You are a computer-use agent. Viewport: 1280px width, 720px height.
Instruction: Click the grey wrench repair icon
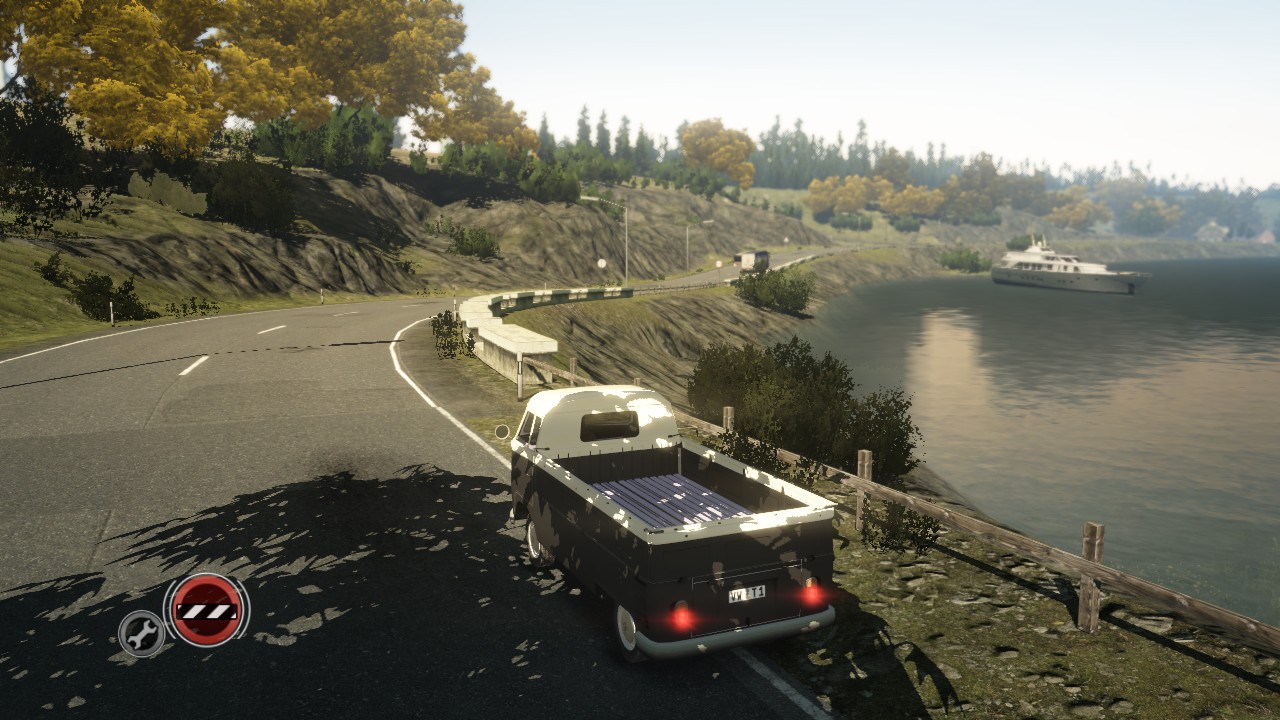coord(141,633)
